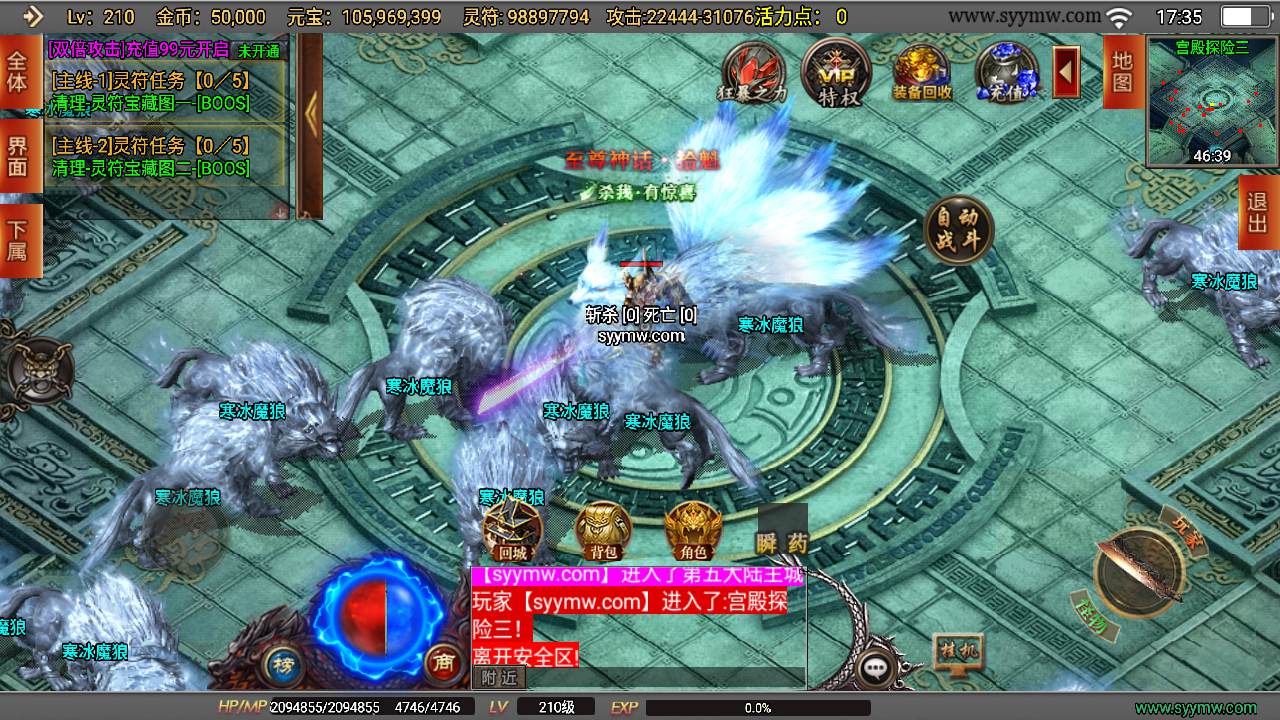
Task: Switch to the 全体 tab
Action: coord(17,72)
